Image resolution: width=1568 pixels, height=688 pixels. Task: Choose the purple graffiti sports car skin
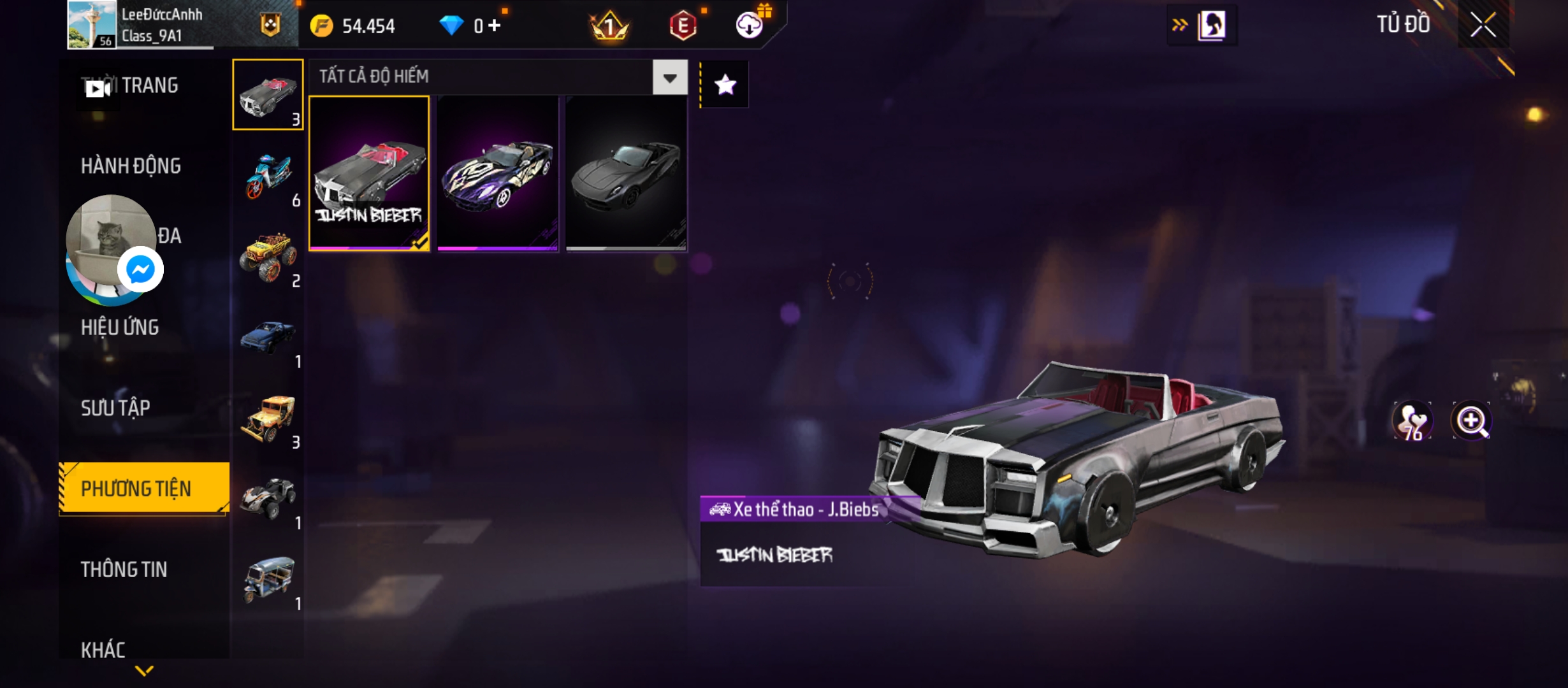498,173
